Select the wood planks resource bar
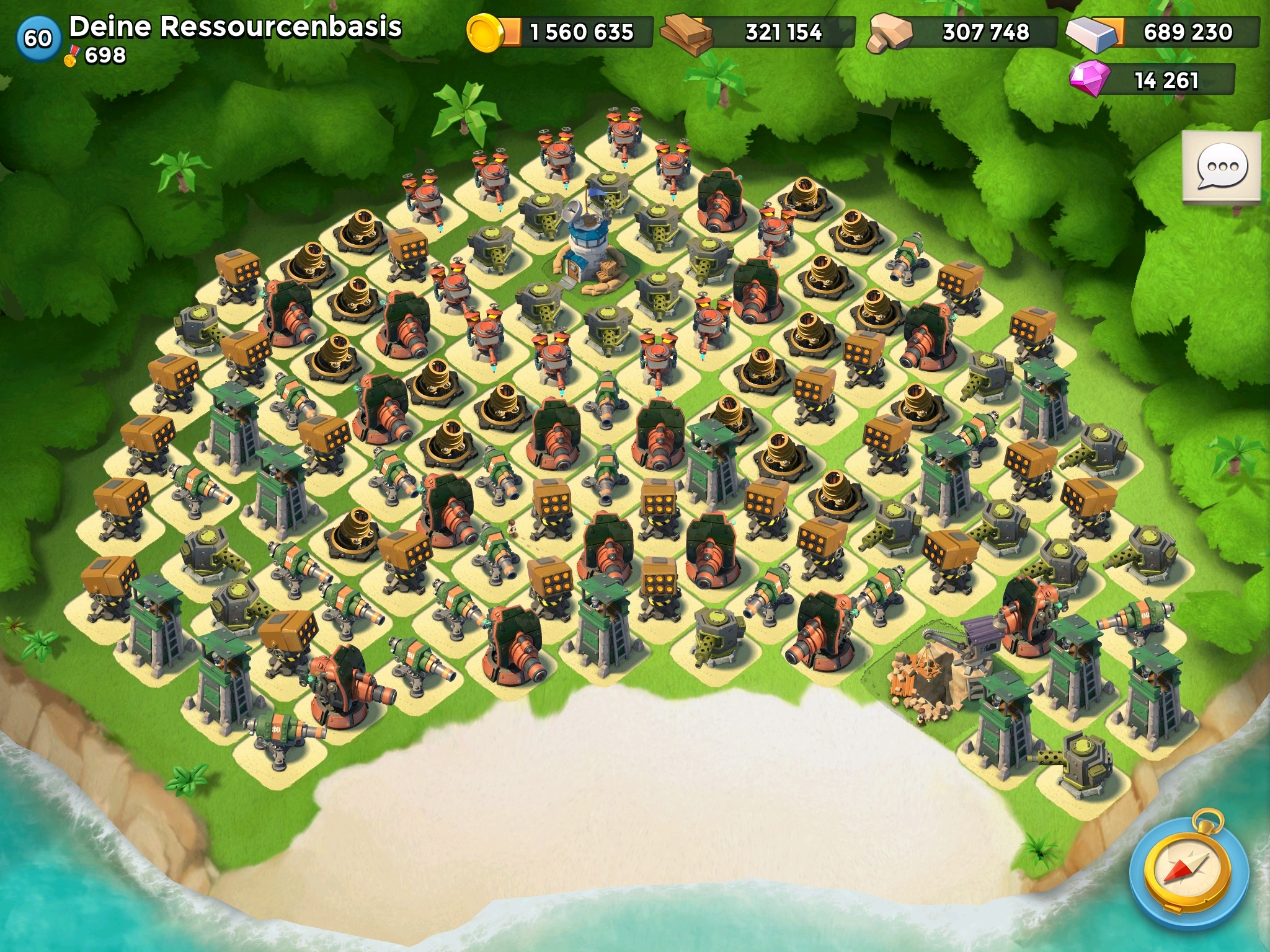Image resolution: width=1270 pixels, height=952 pixels. (758, 32)
